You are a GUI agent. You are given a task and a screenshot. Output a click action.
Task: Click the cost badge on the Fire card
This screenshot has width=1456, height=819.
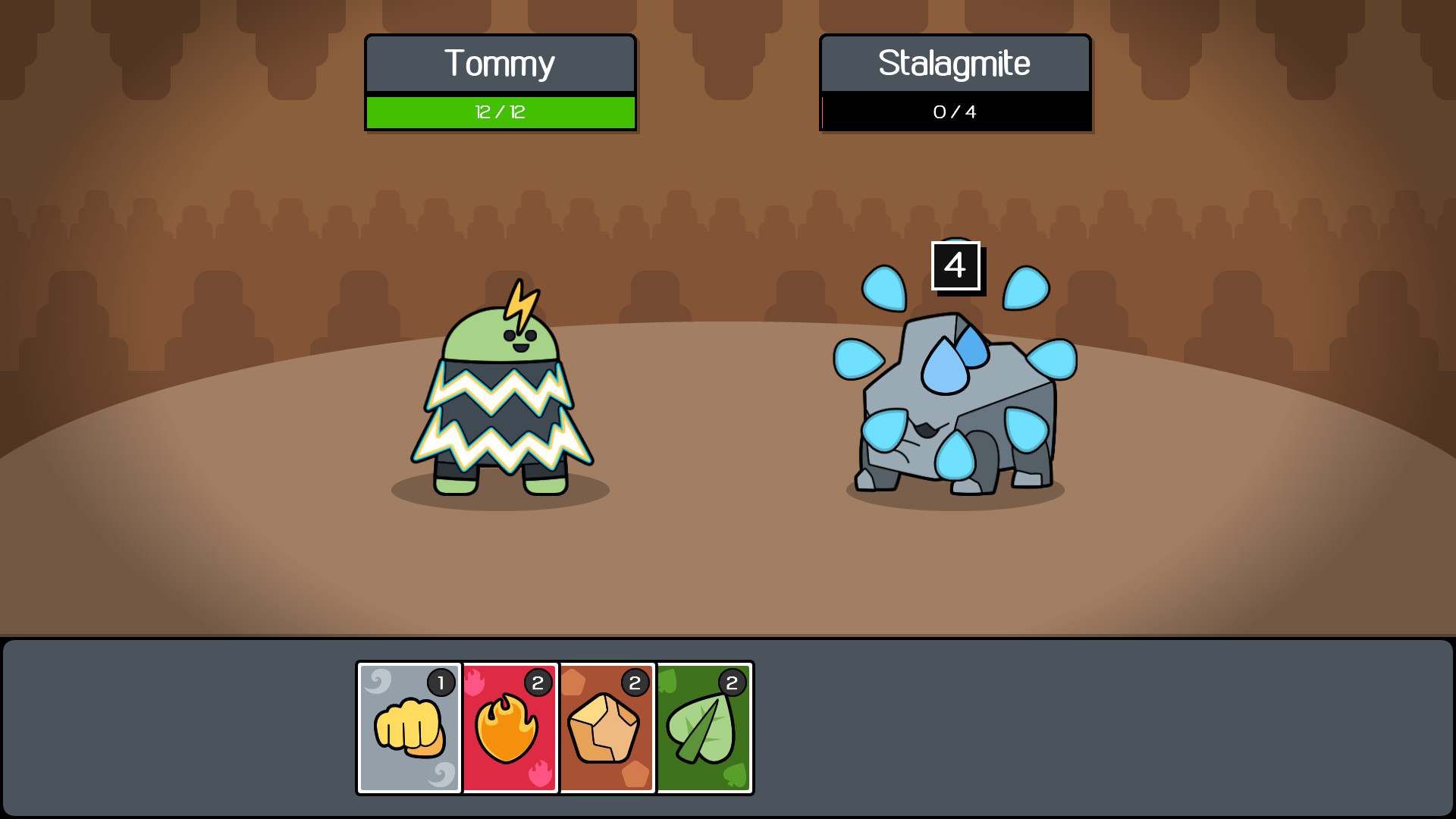pyautogui.click(x=538, y=682)
